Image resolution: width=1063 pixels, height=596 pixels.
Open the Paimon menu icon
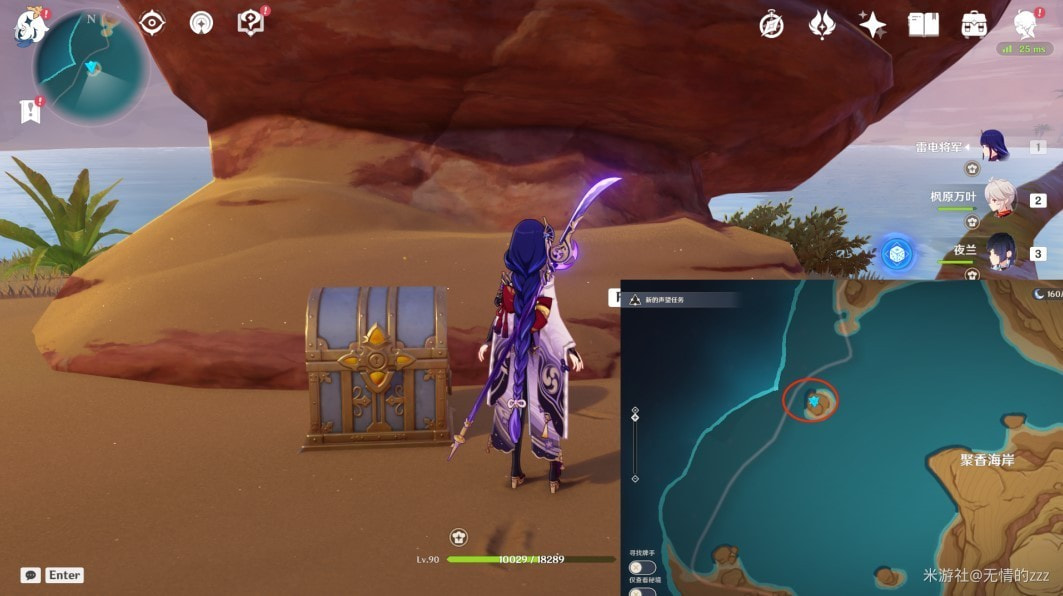click(30, 27)
